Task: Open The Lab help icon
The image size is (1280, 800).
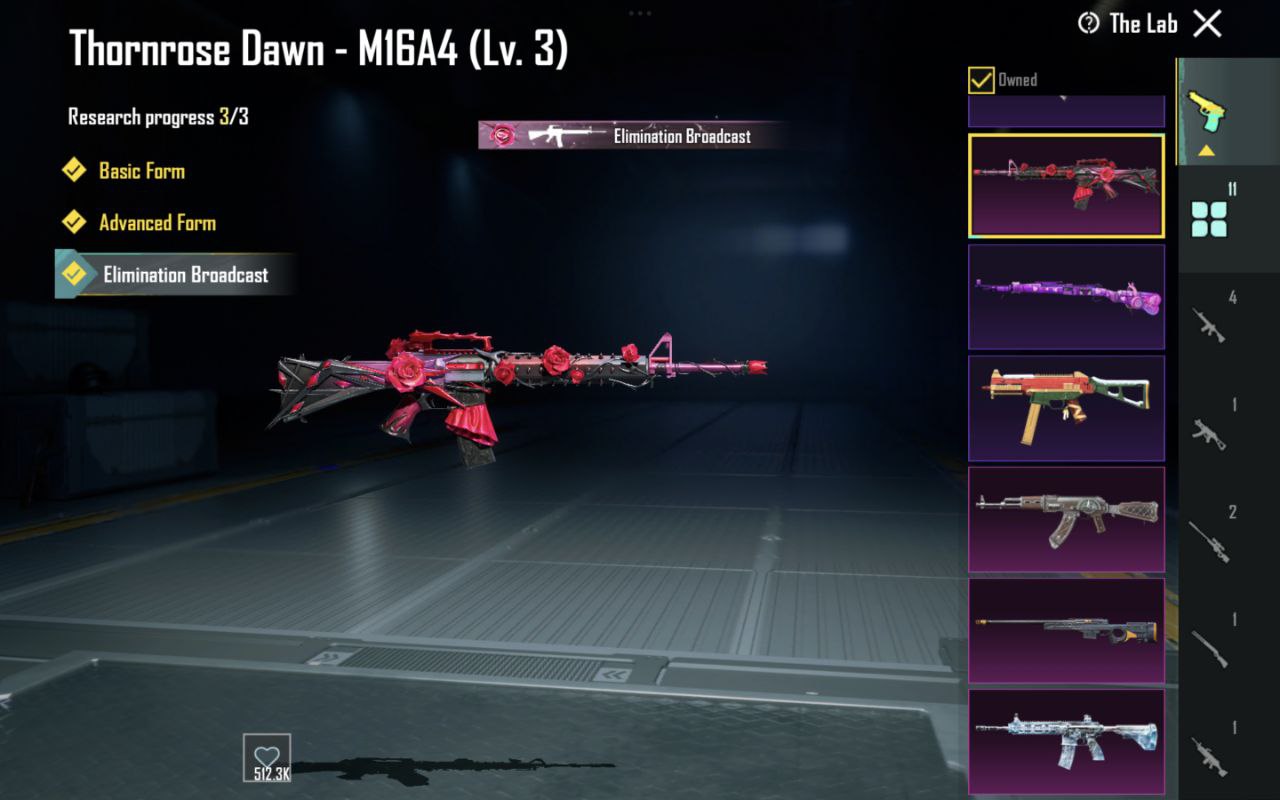Action: click(1088, 23)
